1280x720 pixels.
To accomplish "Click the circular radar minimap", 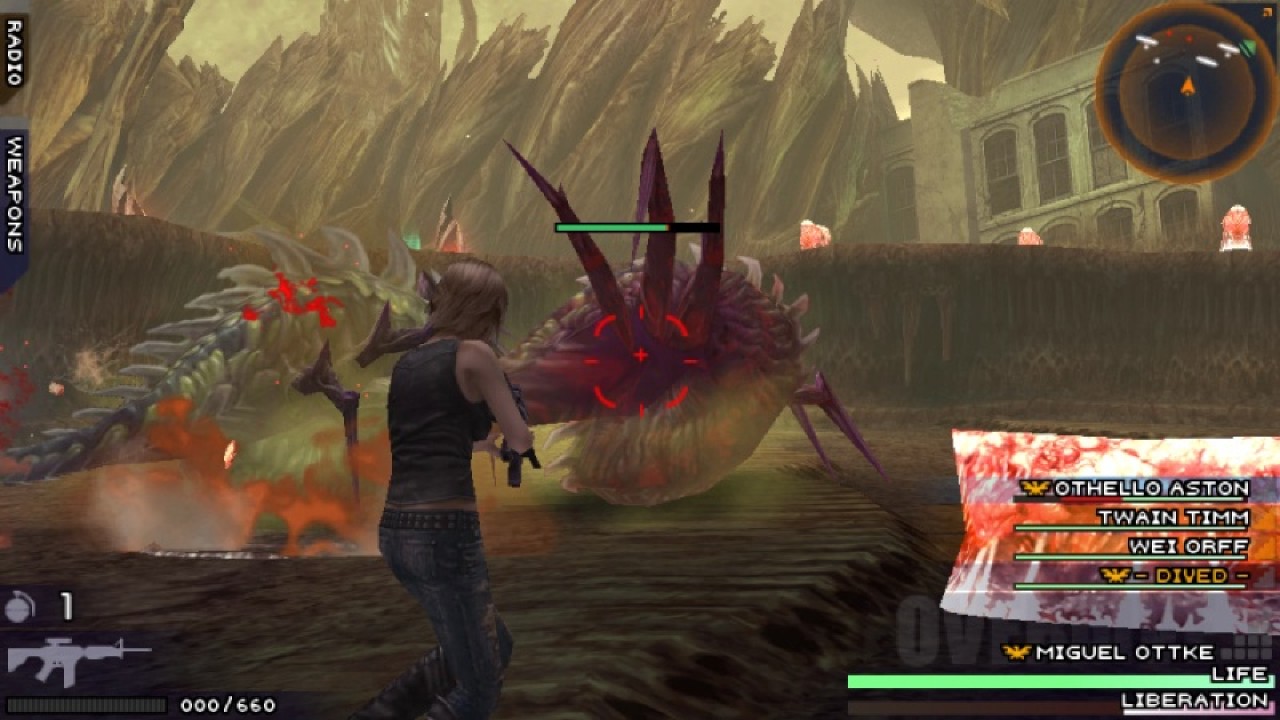I will (x=1187, y=91).
